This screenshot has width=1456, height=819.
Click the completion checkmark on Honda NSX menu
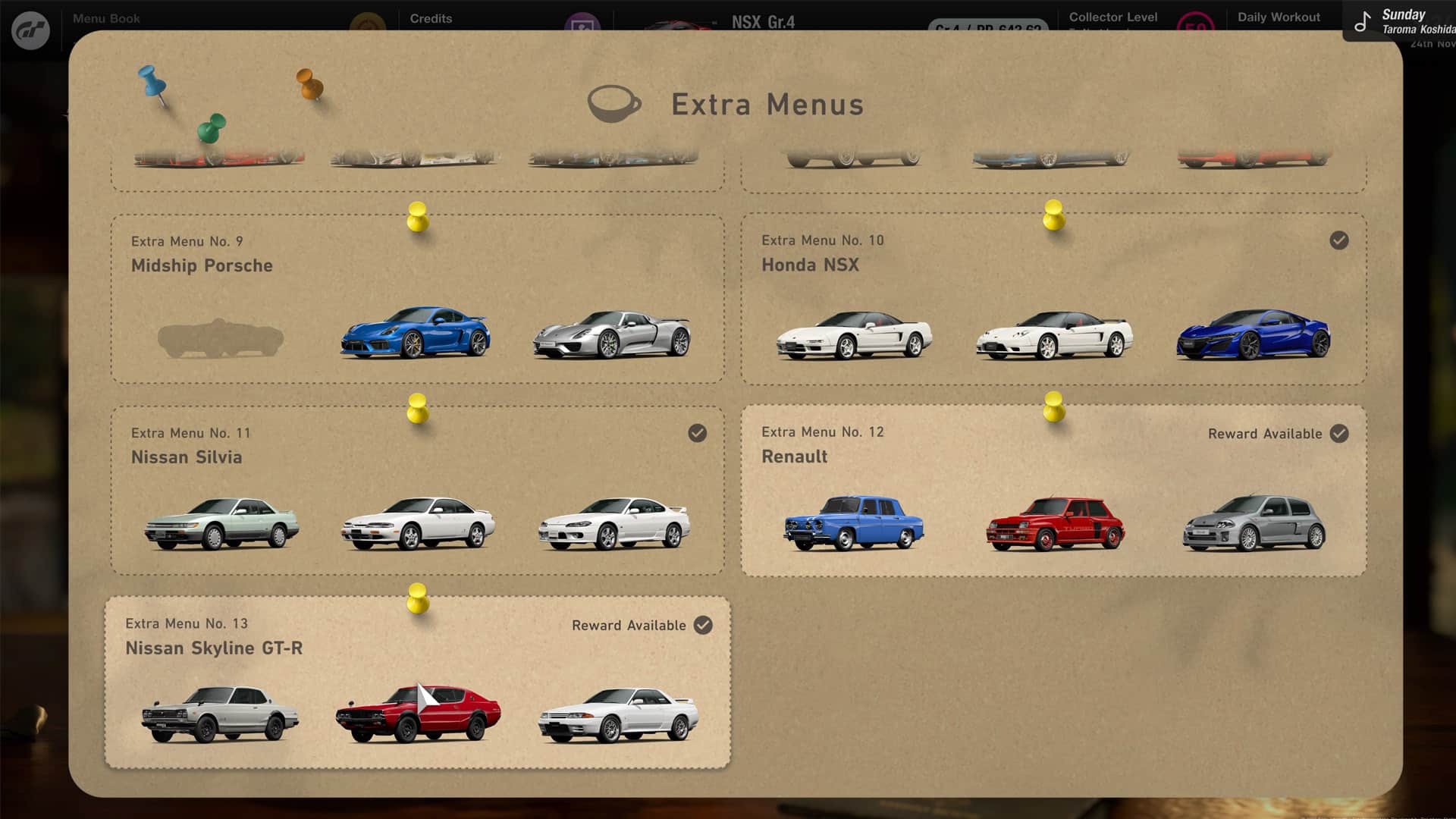tap(1338, 240)
